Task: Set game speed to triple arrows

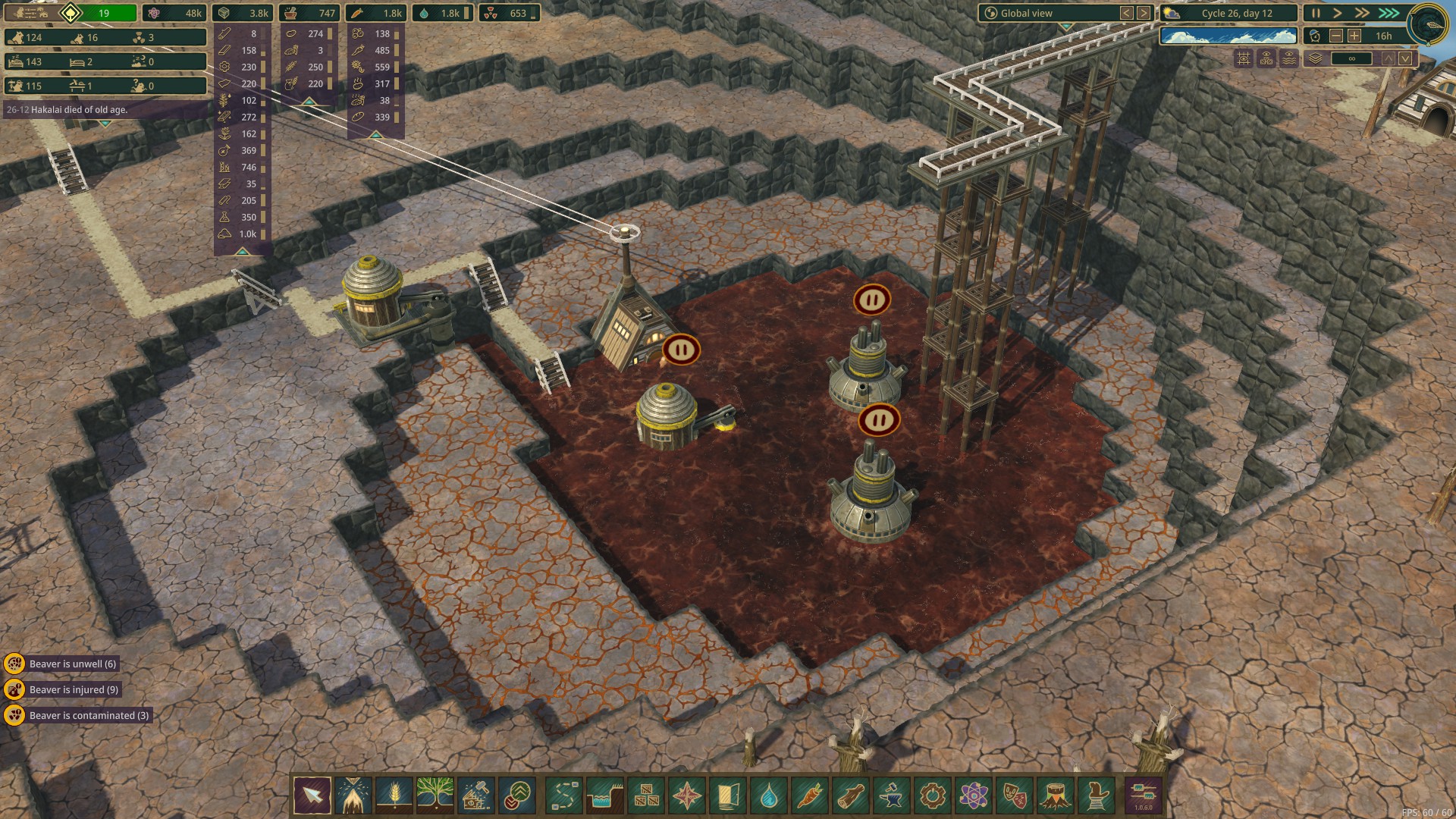Action: click(x=1389, y=13)
